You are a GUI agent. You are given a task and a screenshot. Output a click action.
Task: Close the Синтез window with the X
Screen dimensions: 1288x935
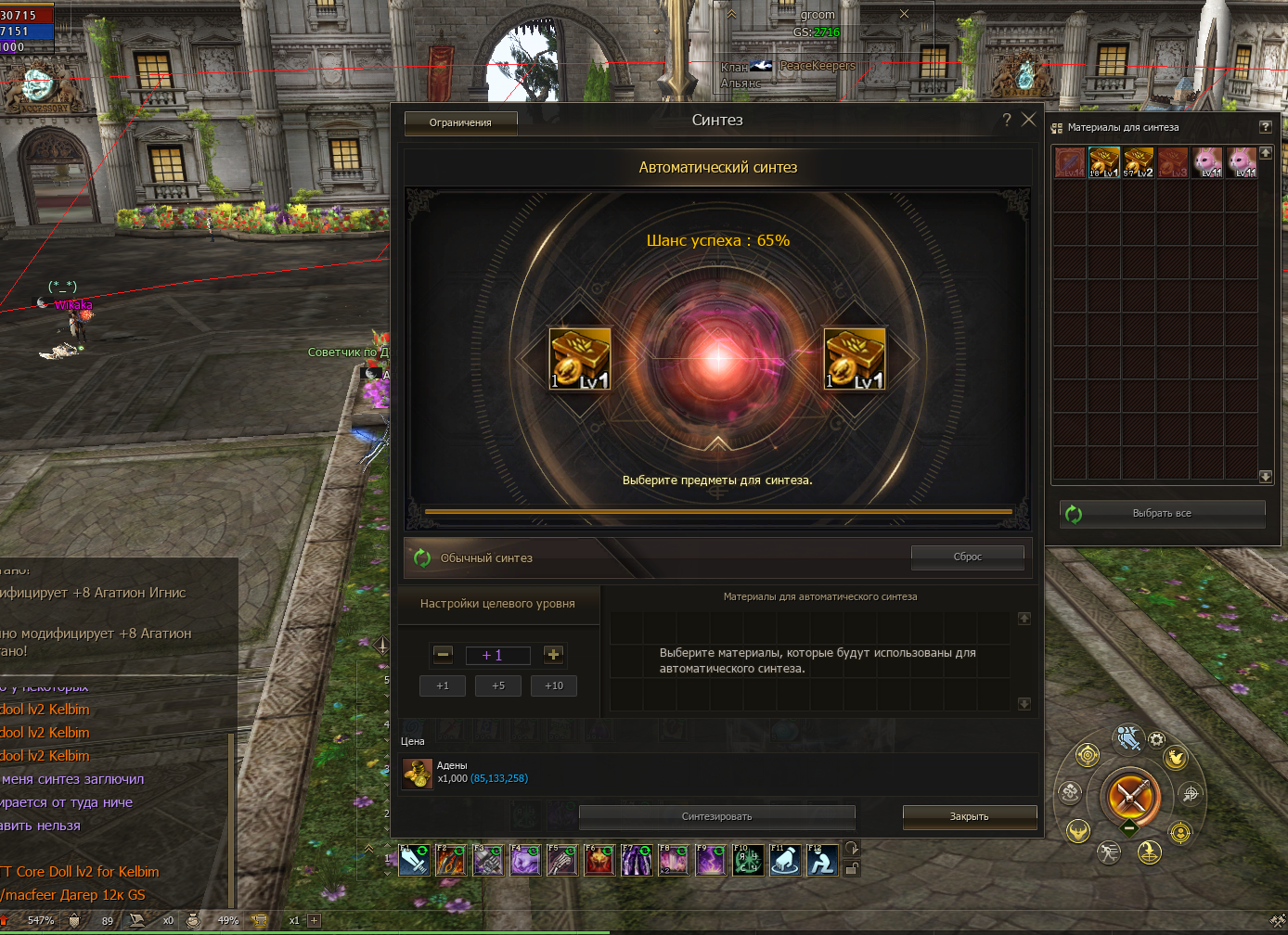(x=1028, y=120)
